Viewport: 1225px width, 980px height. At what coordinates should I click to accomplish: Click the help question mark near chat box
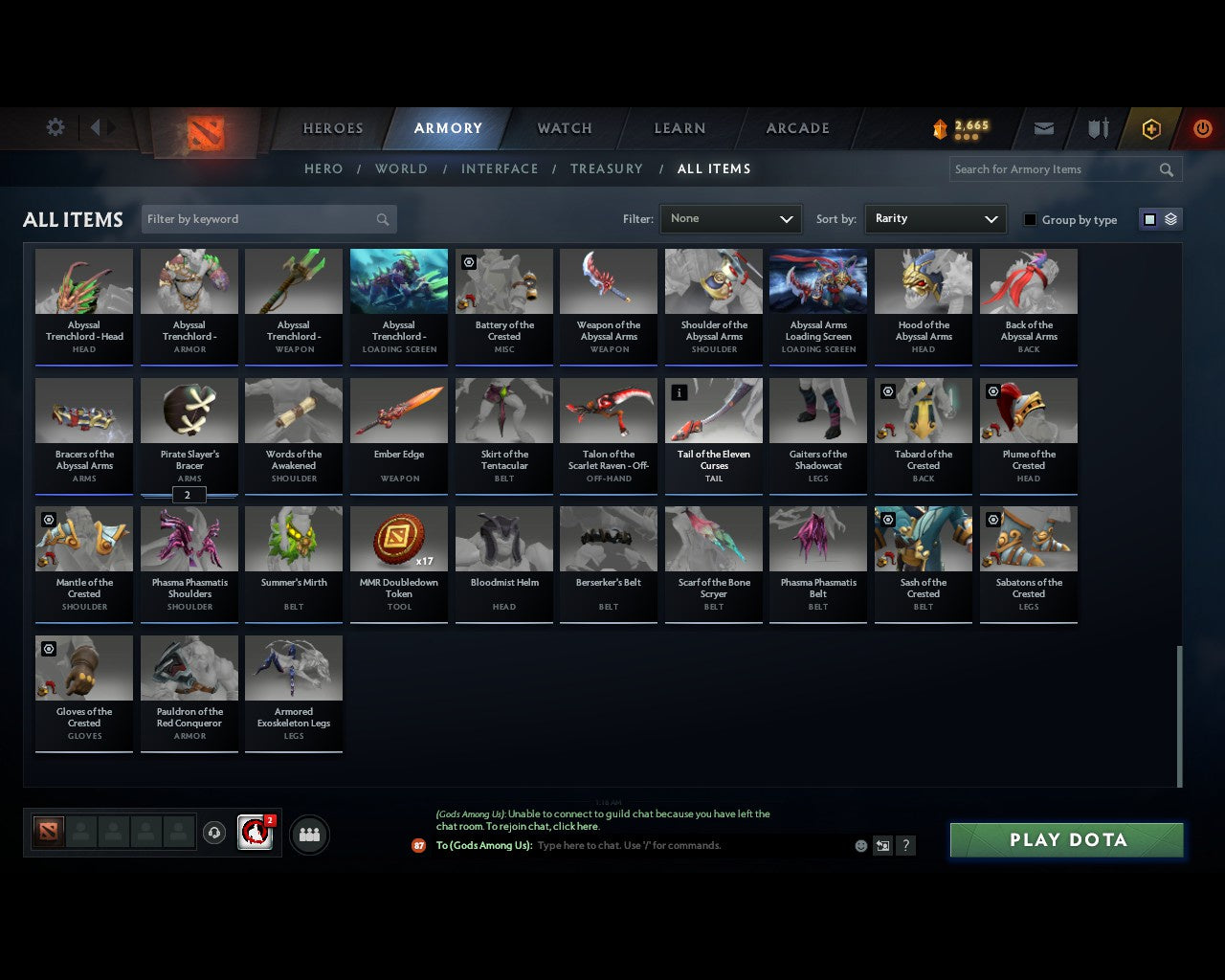point(905,846)
